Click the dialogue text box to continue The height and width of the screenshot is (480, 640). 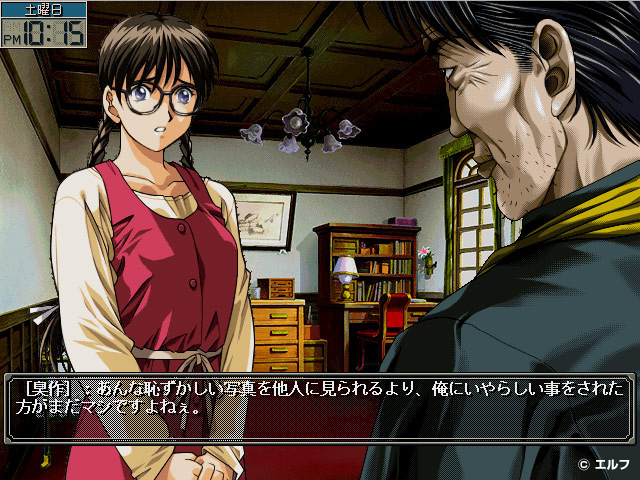click(x=318, y=407)
